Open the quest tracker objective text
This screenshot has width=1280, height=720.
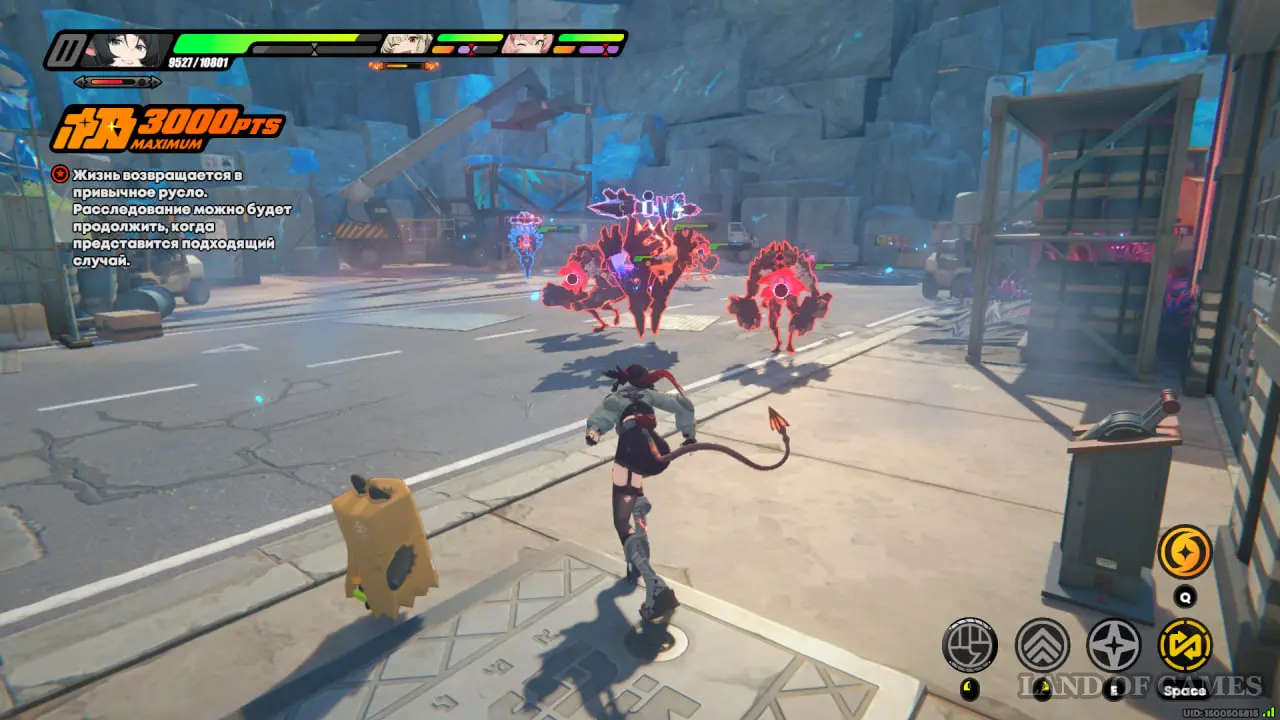[x=170, y=217]
